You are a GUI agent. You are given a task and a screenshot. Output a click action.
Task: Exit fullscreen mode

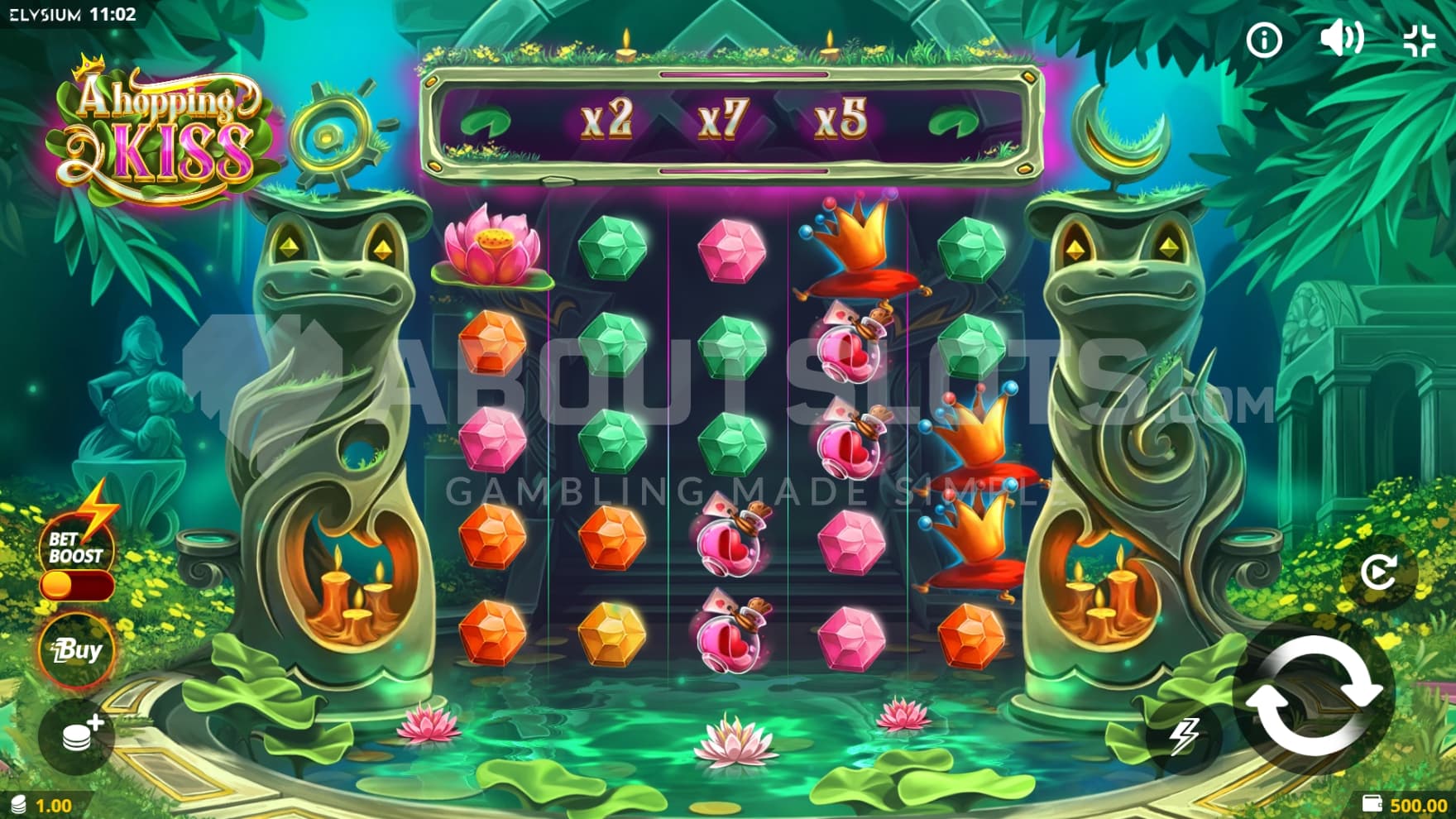coord(1420,40)
